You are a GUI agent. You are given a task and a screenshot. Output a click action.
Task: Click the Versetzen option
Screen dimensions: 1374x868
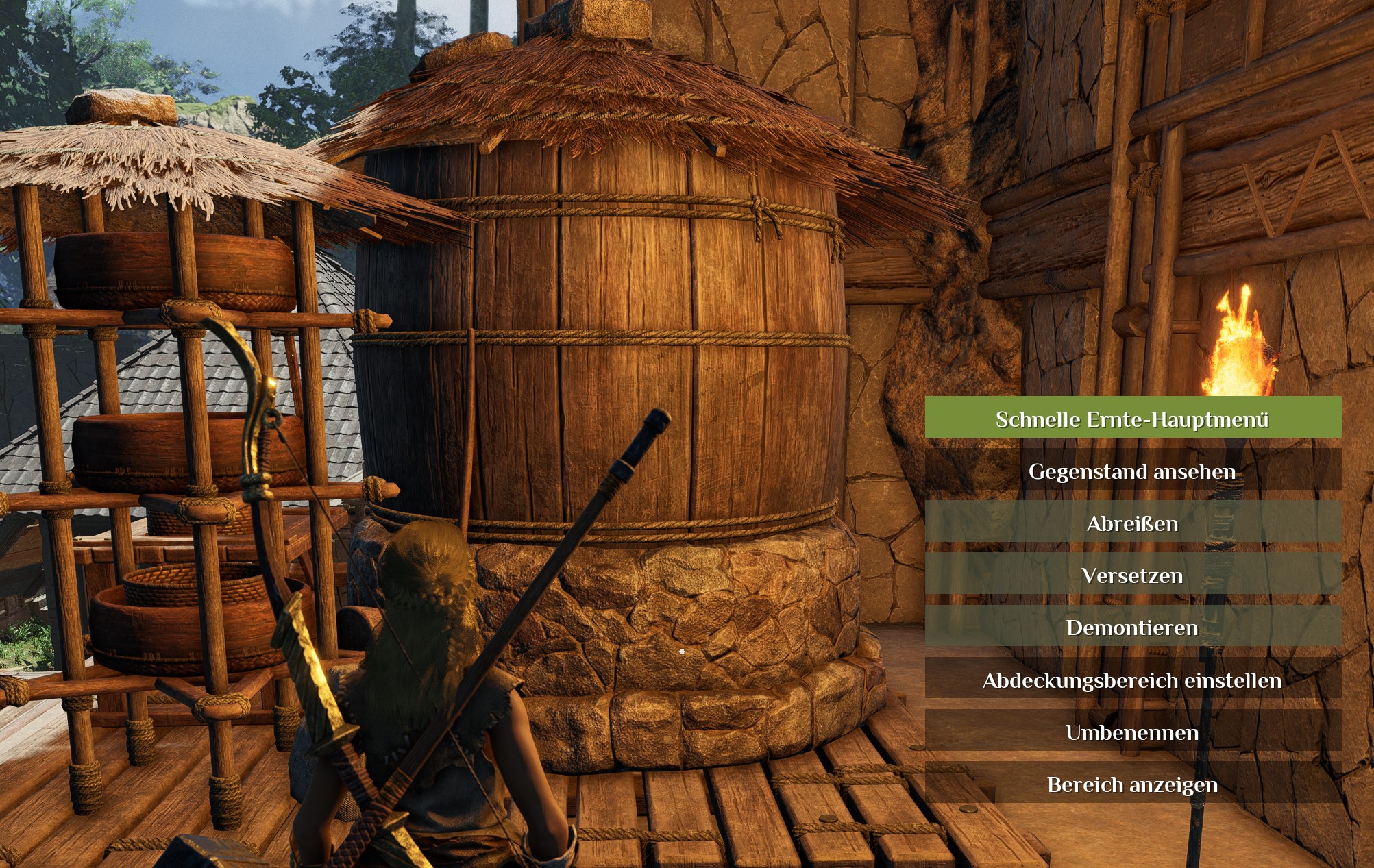pyautogui.click(x=1132, y=575)
